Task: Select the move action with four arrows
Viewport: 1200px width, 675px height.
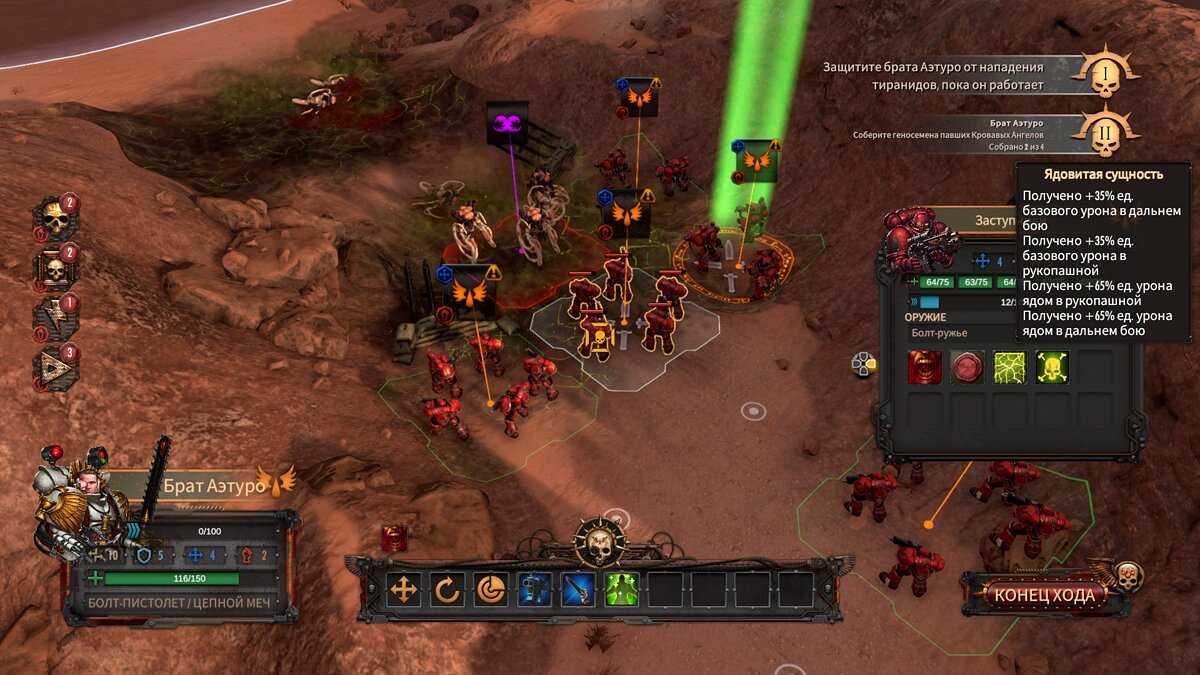Action: pyautogui.click(x=404, y=590)
